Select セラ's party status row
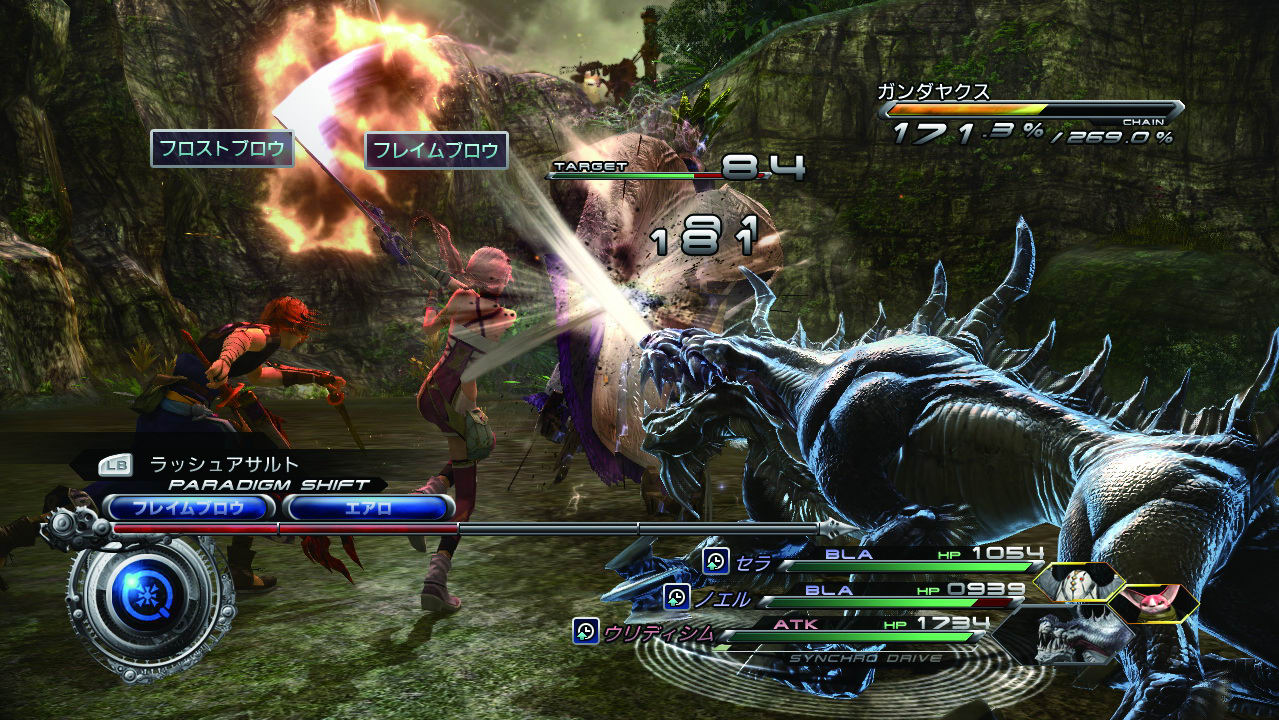Viewport: 1279px width, 720px height. [x=870, y=562]
